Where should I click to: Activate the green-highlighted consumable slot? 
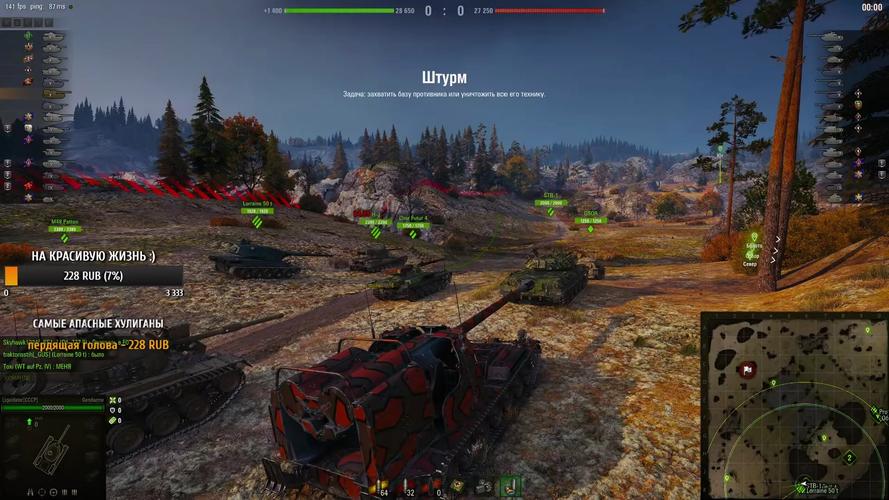(511, 485)
